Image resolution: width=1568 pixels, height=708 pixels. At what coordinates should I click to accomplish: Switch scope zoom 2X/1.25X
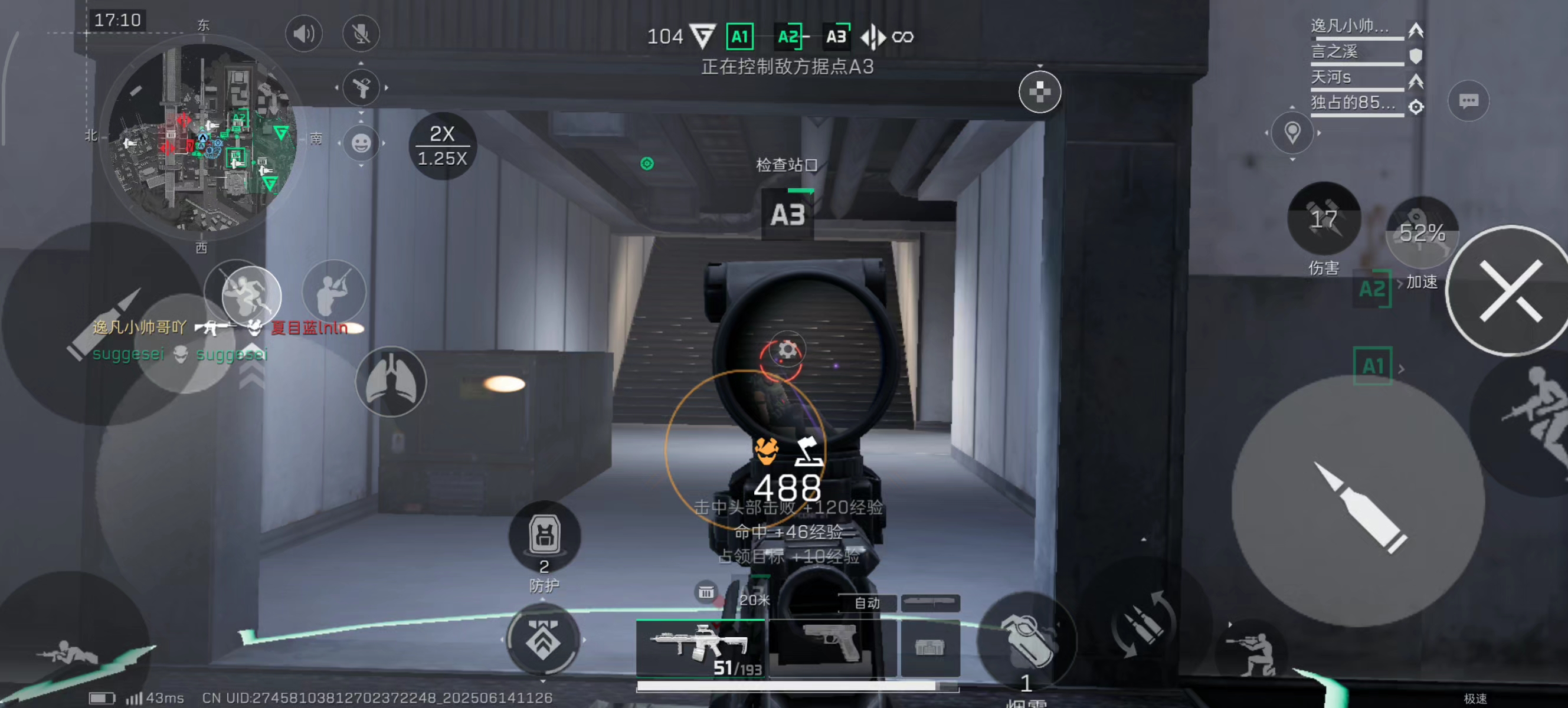443,146
